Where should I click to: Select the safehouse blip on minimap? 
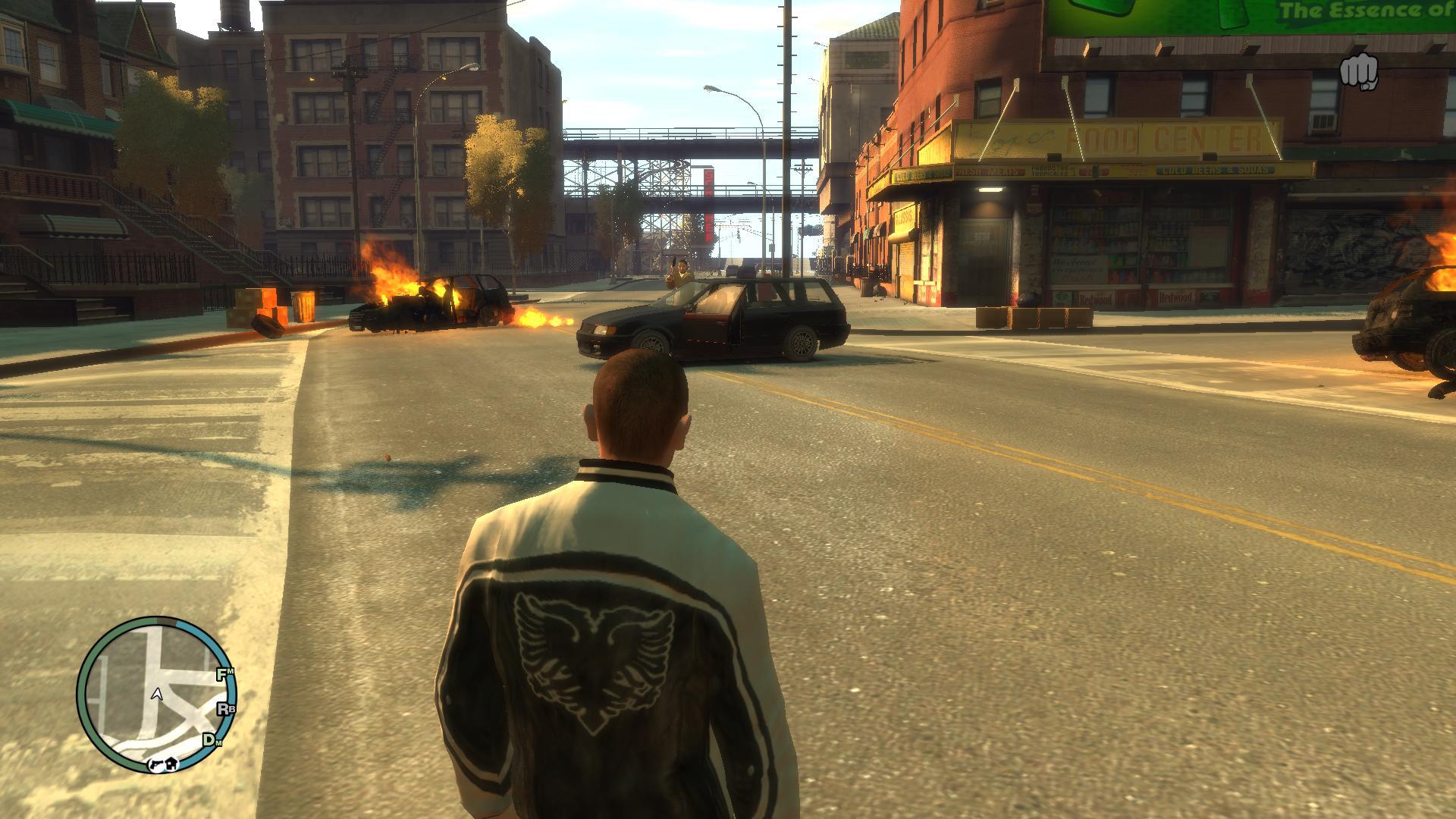pyautogui.click(x=172, y=764)
